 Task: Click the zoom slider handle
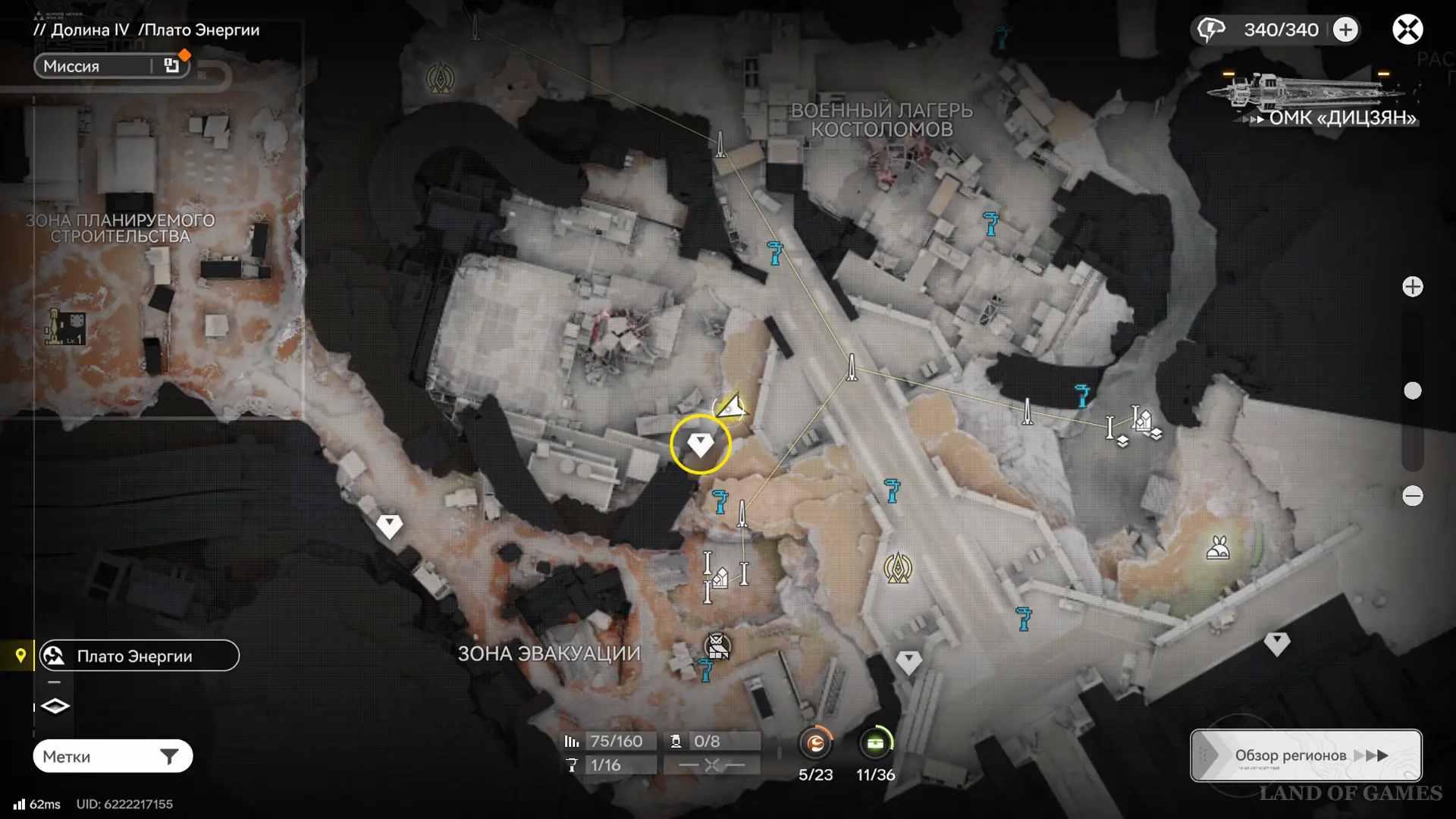pyautogui.click(x=1412, y=391)
